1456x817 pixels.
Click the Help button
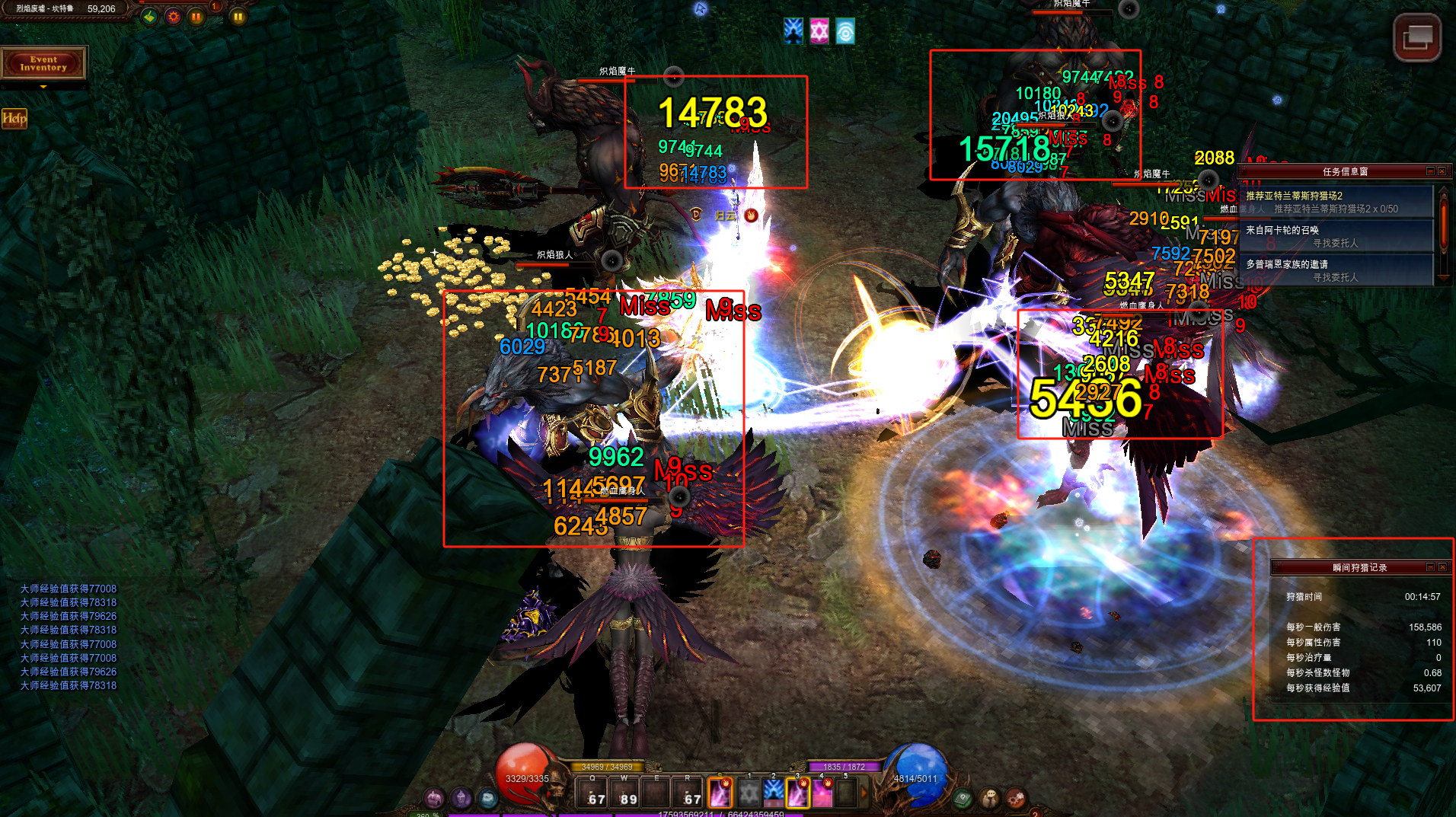pos(14,118)
